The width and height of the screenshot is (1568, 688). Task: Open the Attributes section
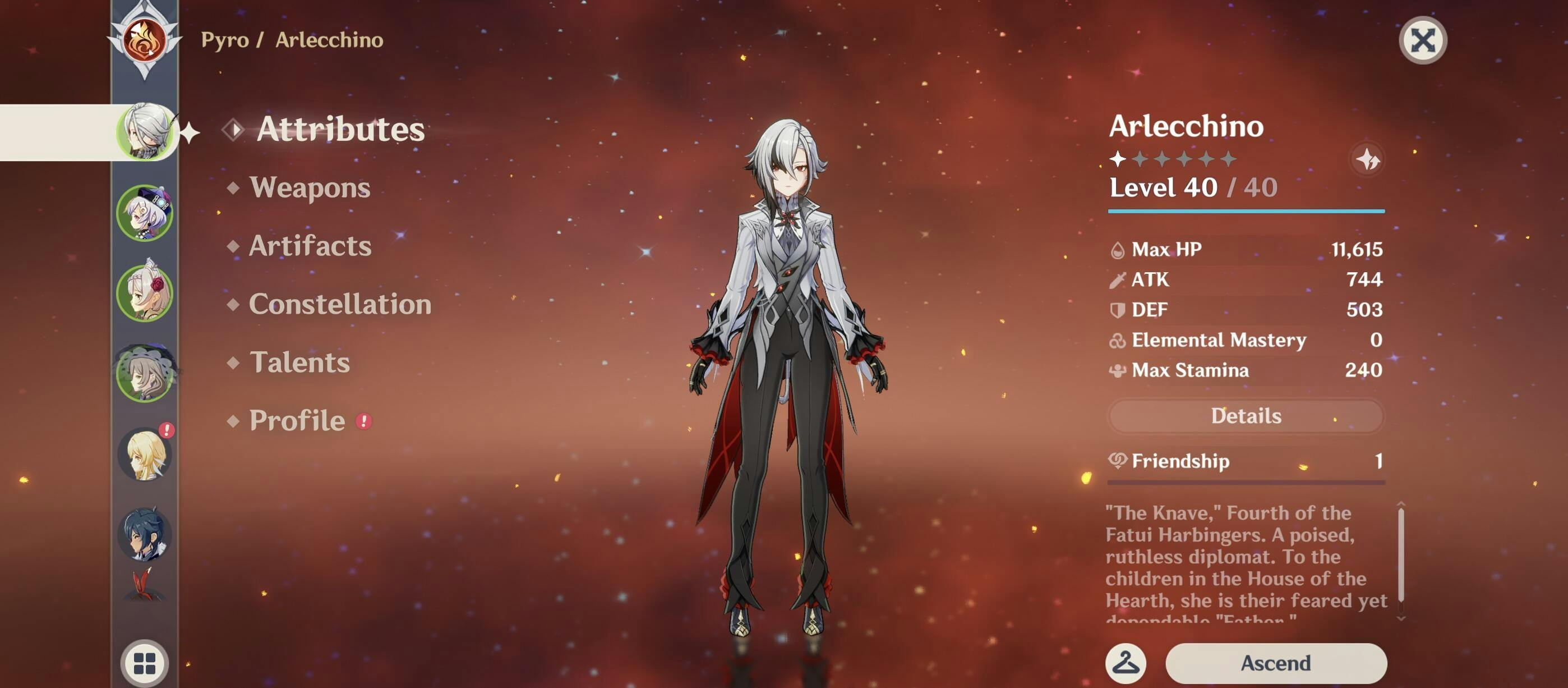click(340, 129)
